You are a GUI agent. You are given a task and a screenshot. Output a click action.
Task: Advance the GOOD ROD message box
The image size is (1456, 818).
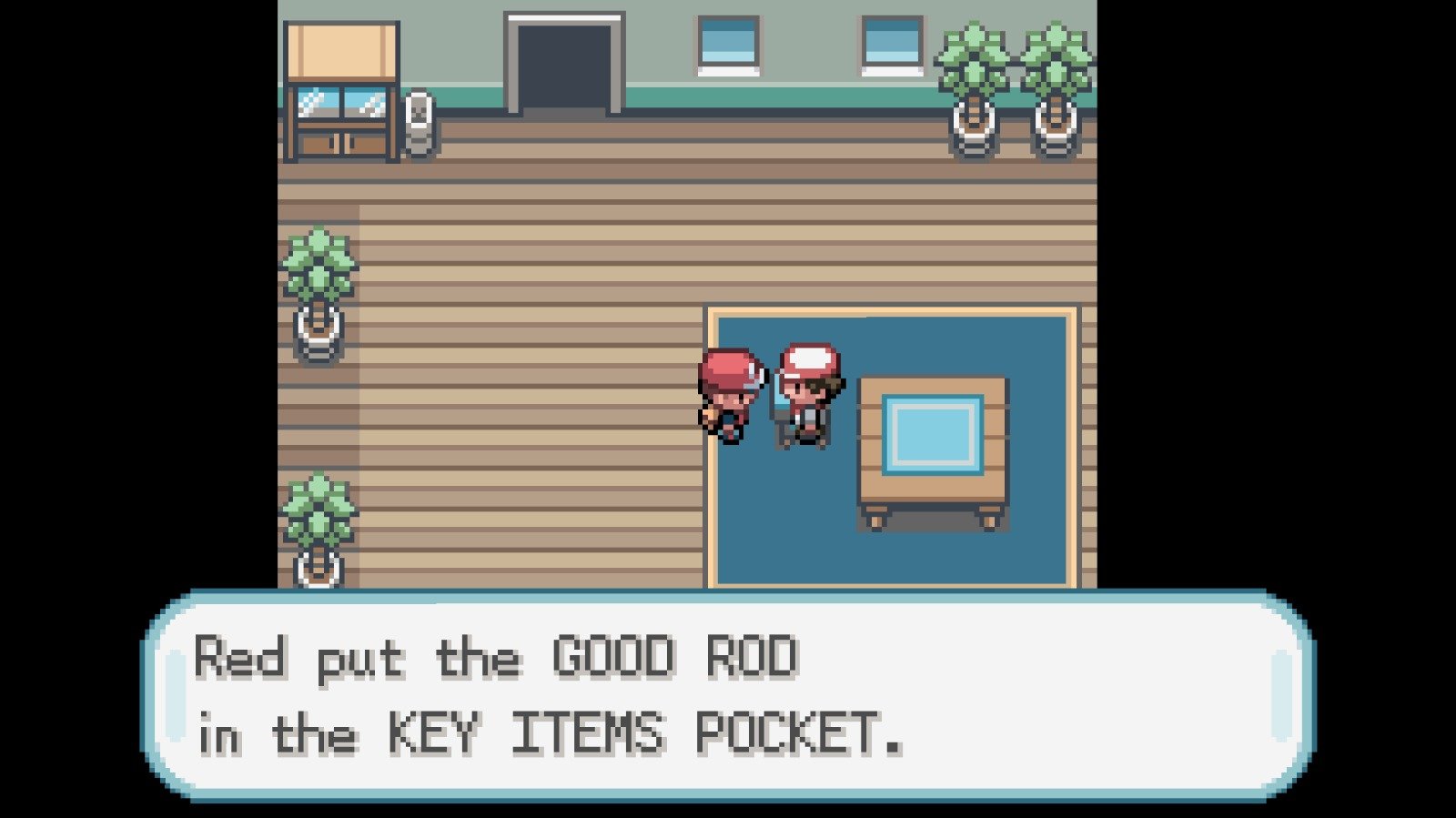click(728, 696)
